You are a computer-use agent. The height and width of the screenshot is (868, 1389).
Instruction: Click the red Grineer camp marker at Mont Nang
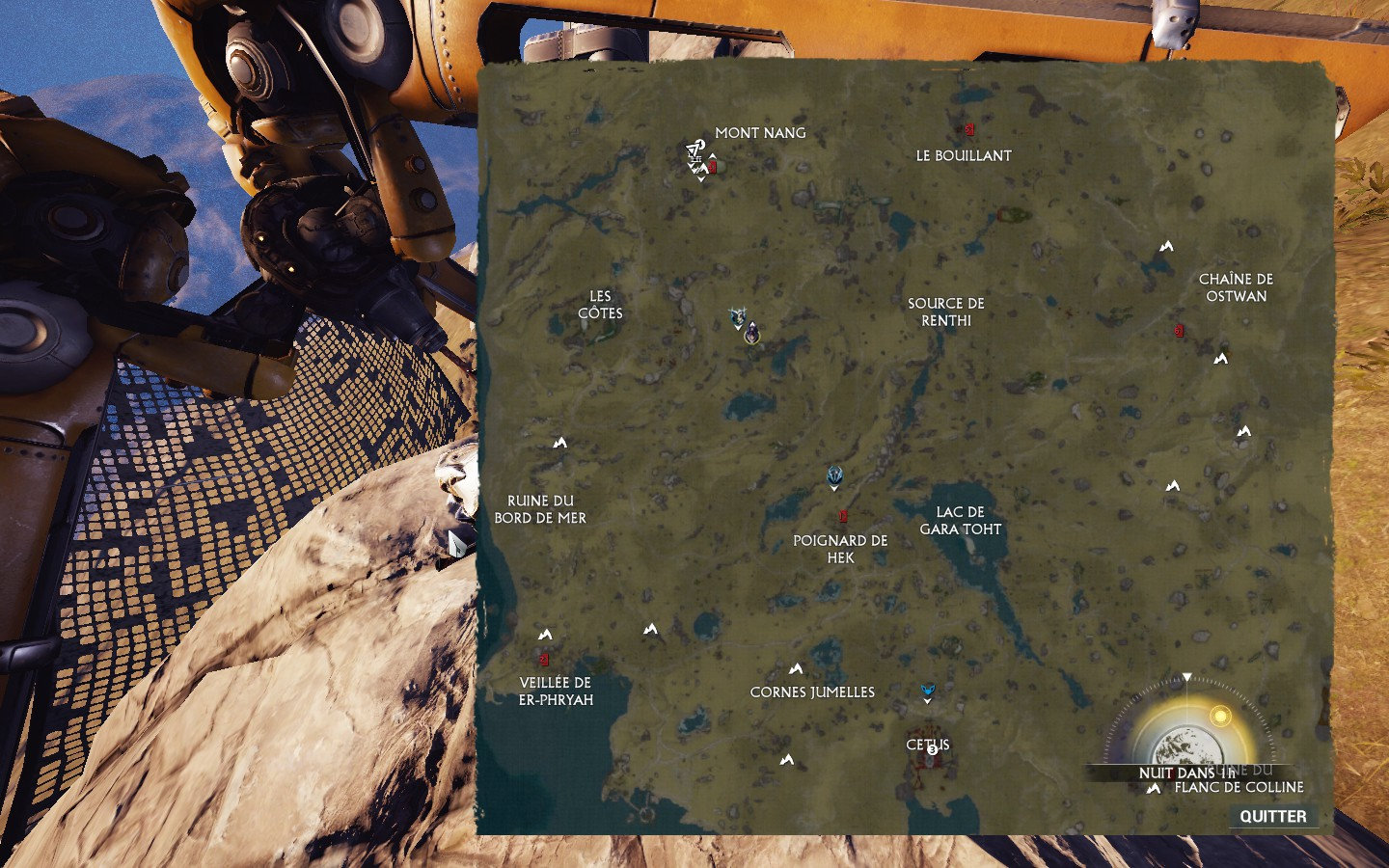712,167
